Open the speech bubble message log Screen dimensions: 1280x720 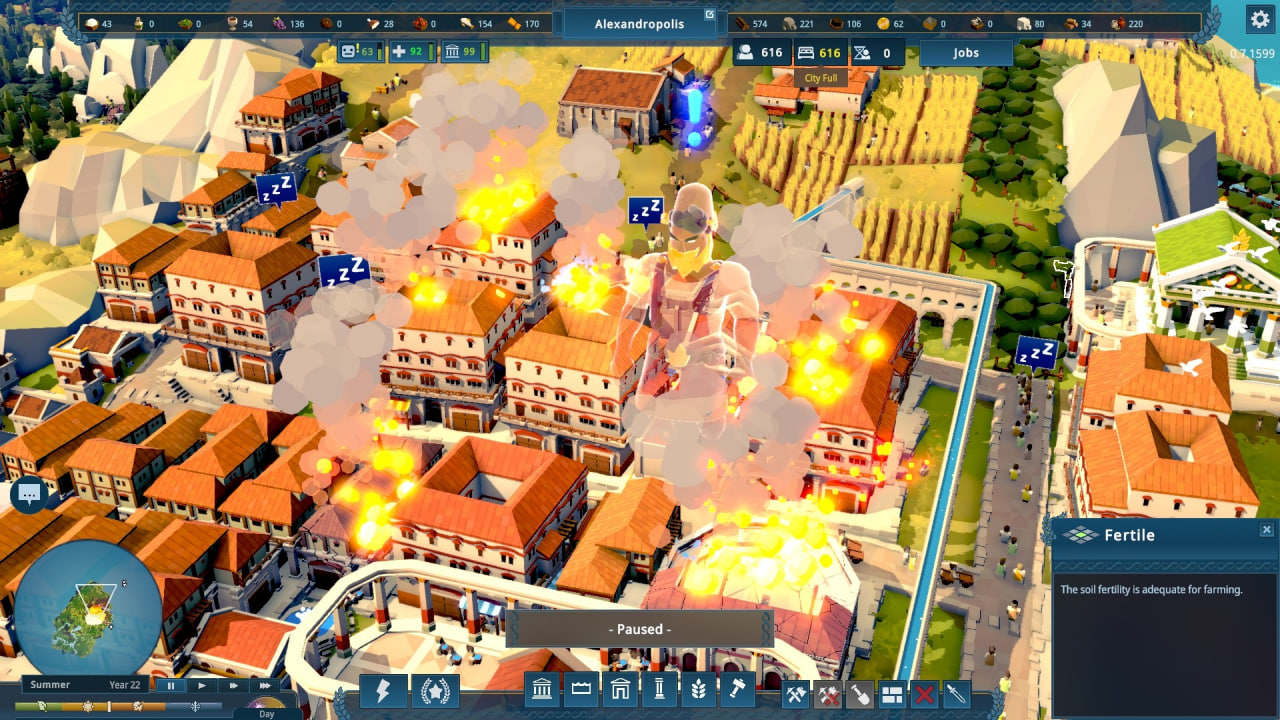pos(29,494)
